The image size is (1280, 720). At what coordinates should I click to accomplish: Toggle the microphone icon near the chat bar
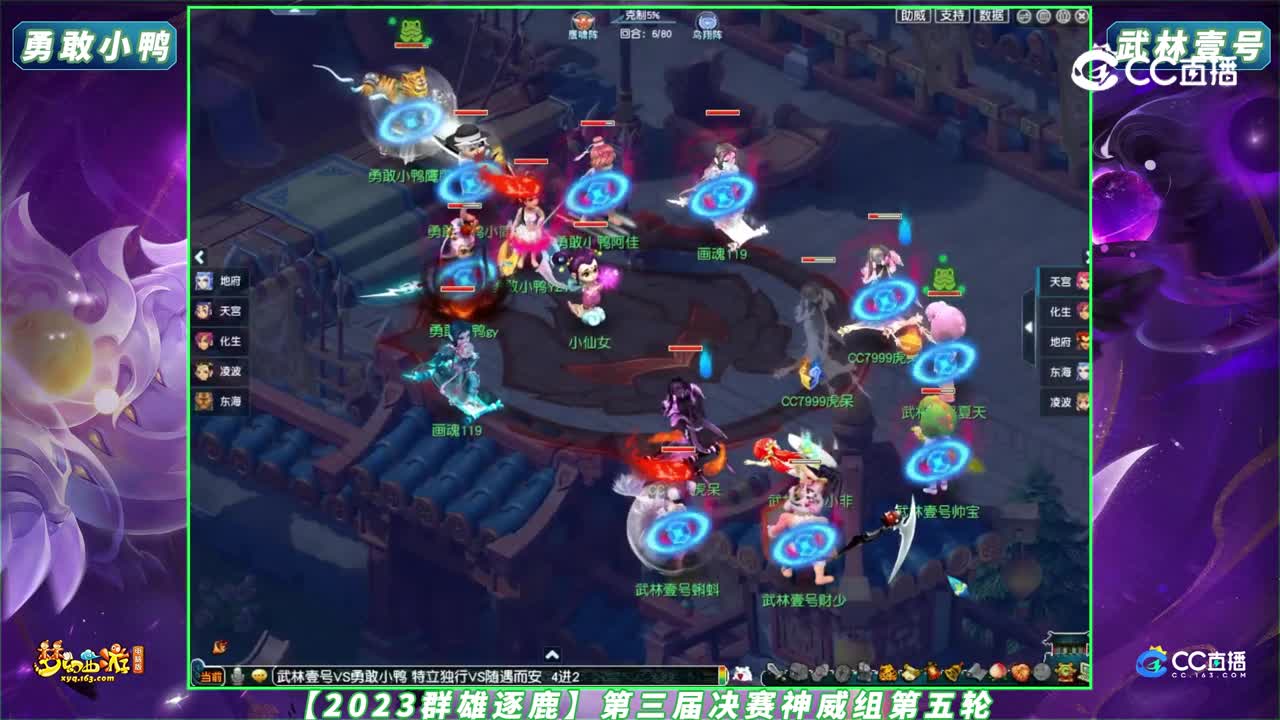238,677
